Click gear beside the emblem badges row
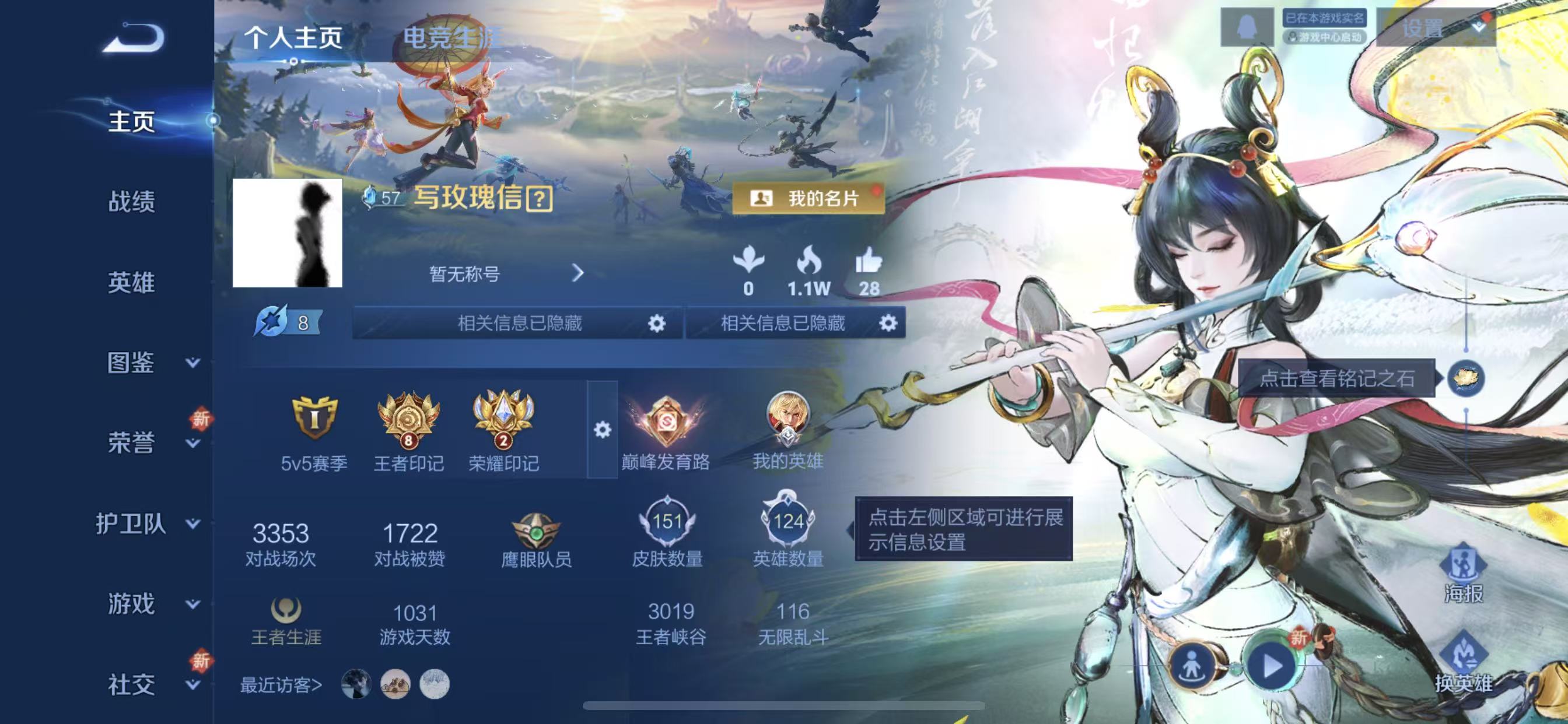The image size is (1568, 724). click(602, 429)
